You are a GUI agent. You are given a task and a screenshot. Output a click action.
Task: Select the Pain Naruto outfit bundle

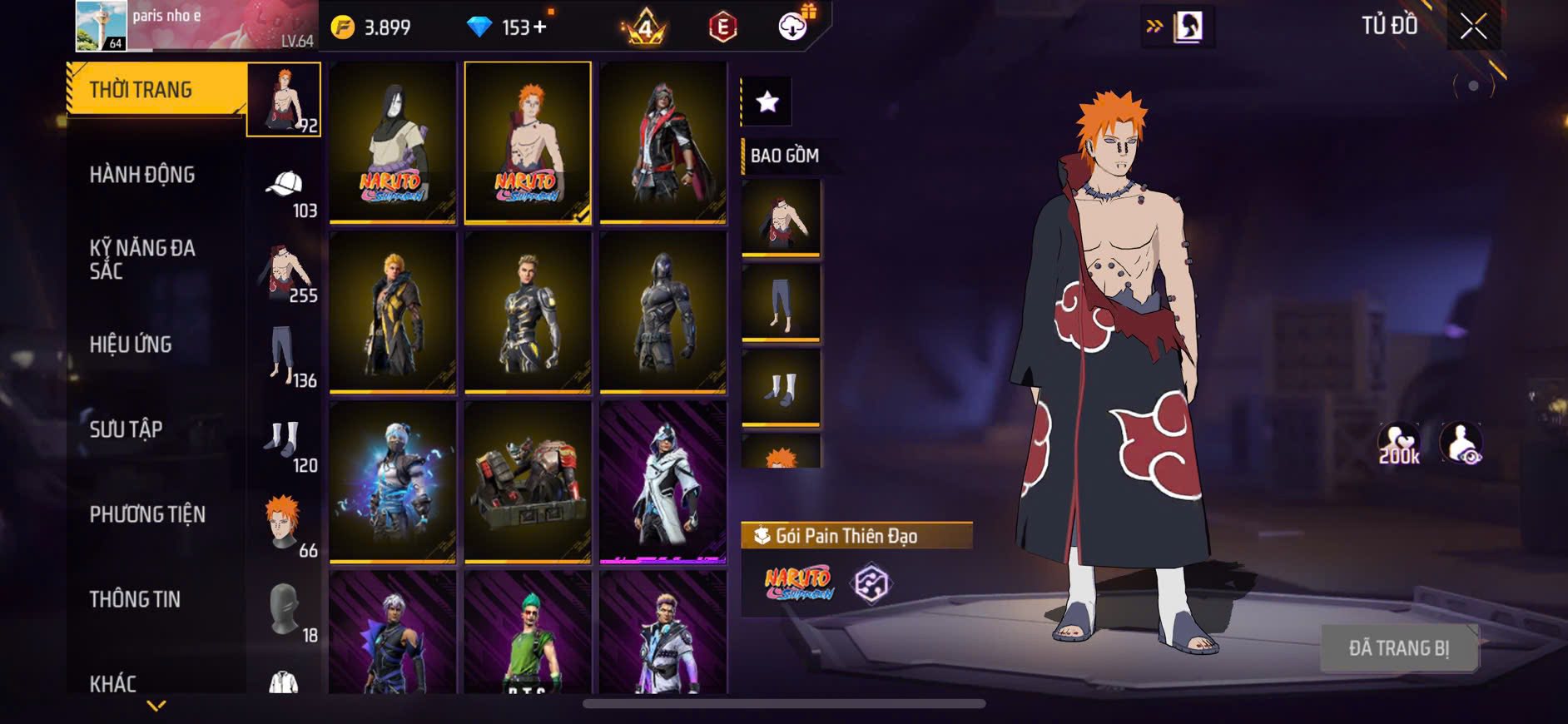pos(528,142)
